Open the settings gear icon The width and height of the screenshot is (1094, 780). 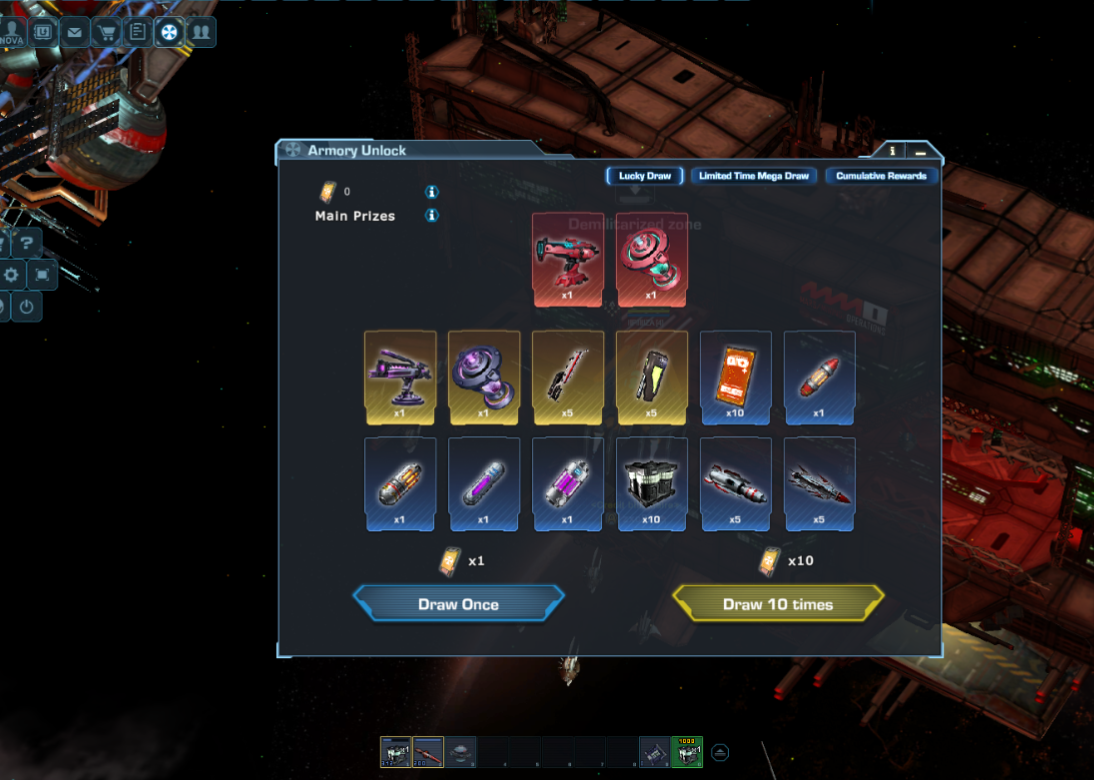(x=12, y=274)
